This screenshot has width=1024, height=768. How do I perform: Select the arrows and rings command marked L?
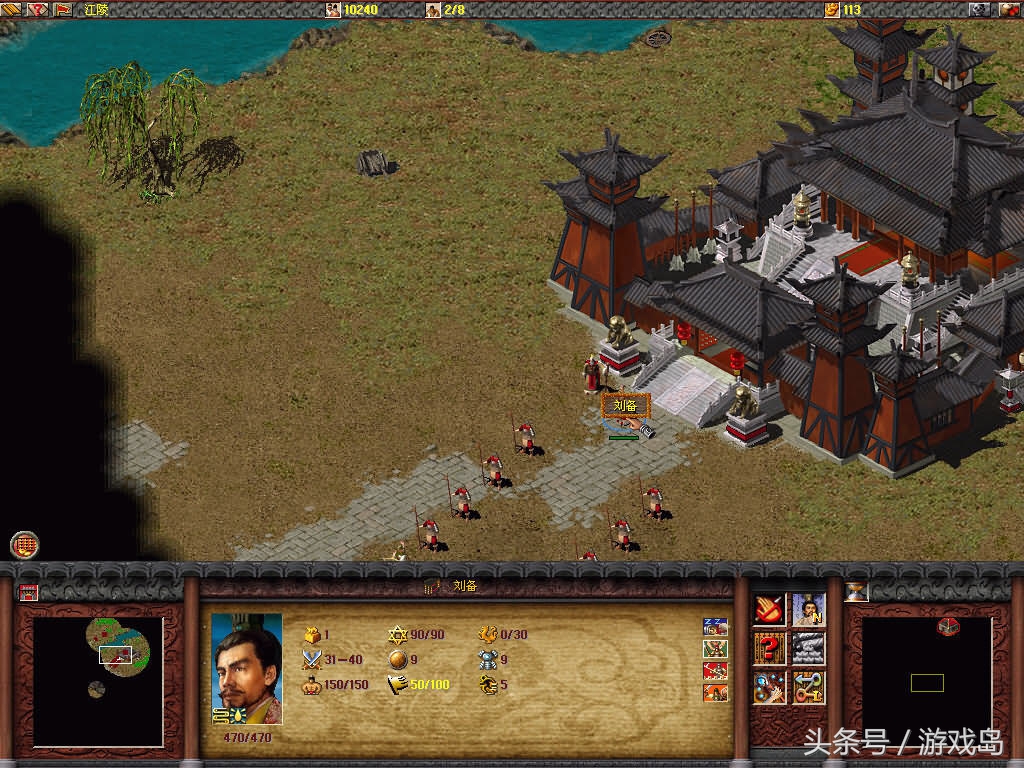pyautogui.click(x=809, y=688)
